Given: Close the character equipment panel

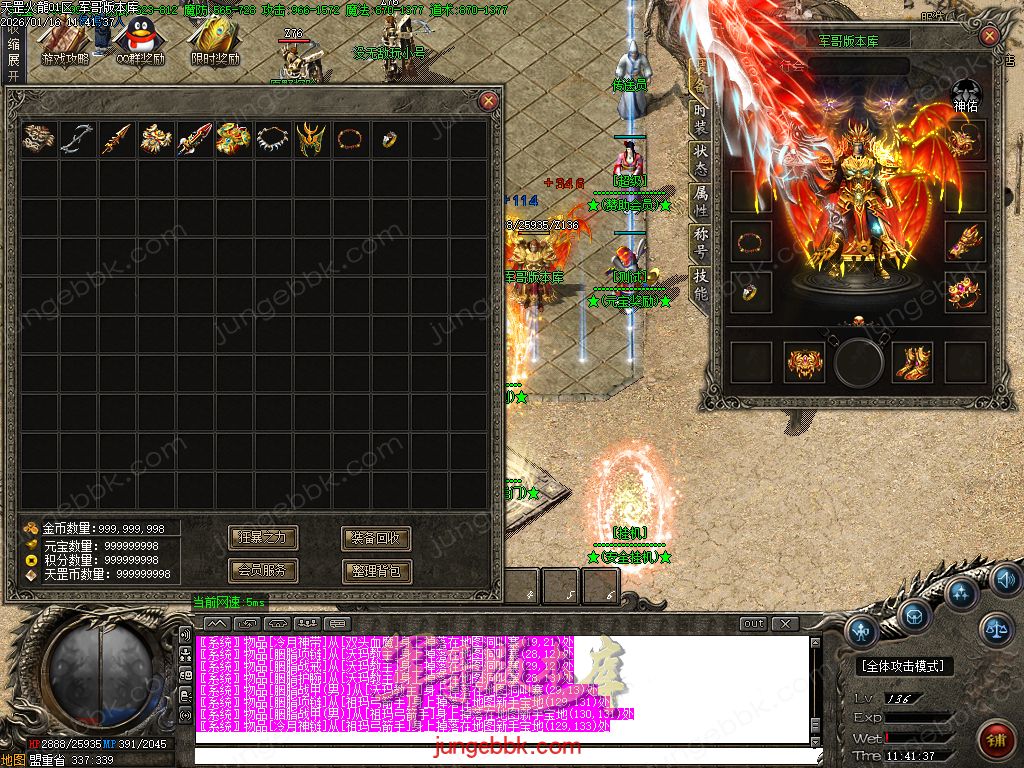Looking at the screenshot, I should 989,37.
